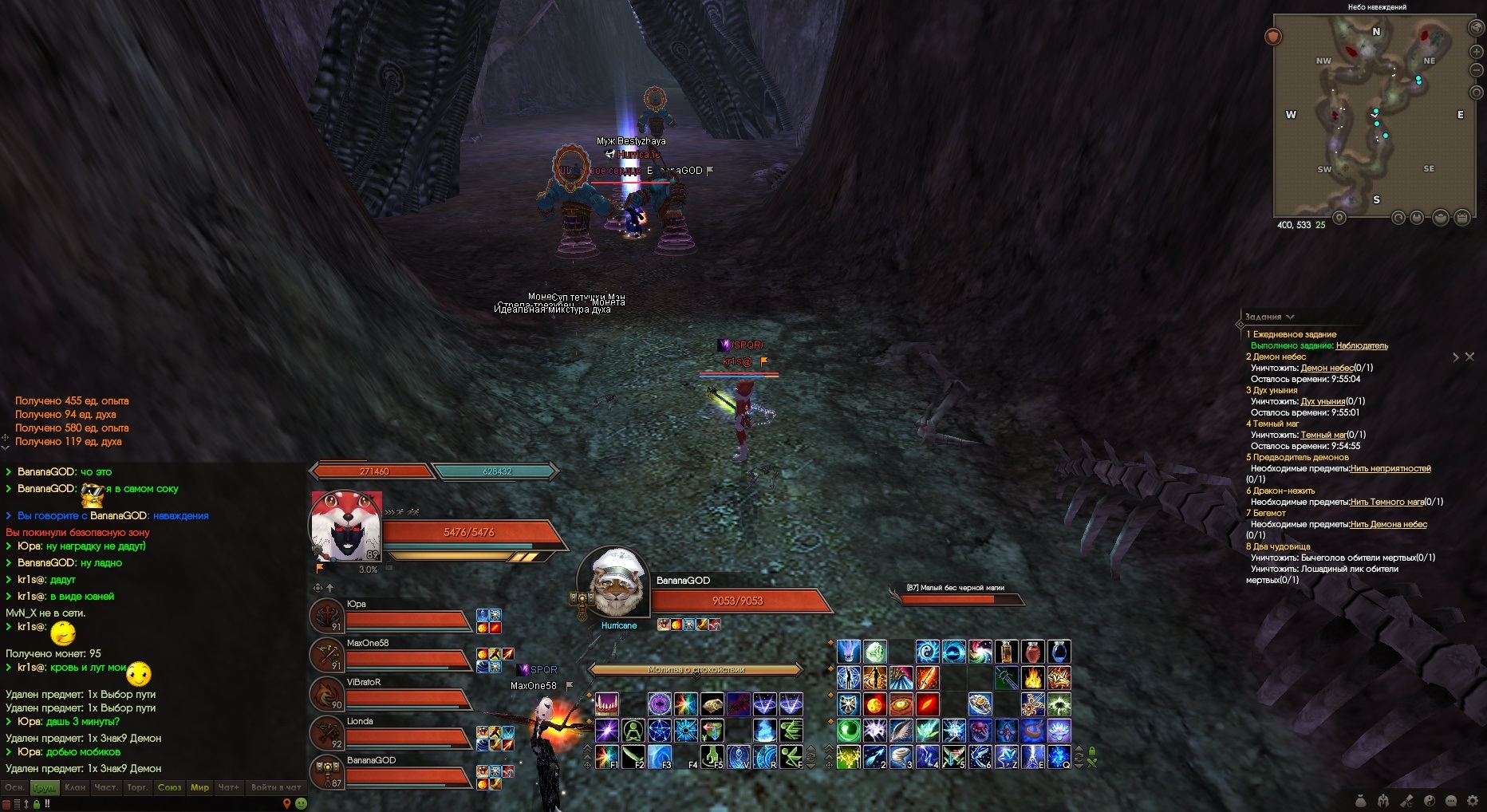The width and height of the screenshot is (1487, 812).
Task: Open the Демон небес quest link
Action: tap(1327, 368)
